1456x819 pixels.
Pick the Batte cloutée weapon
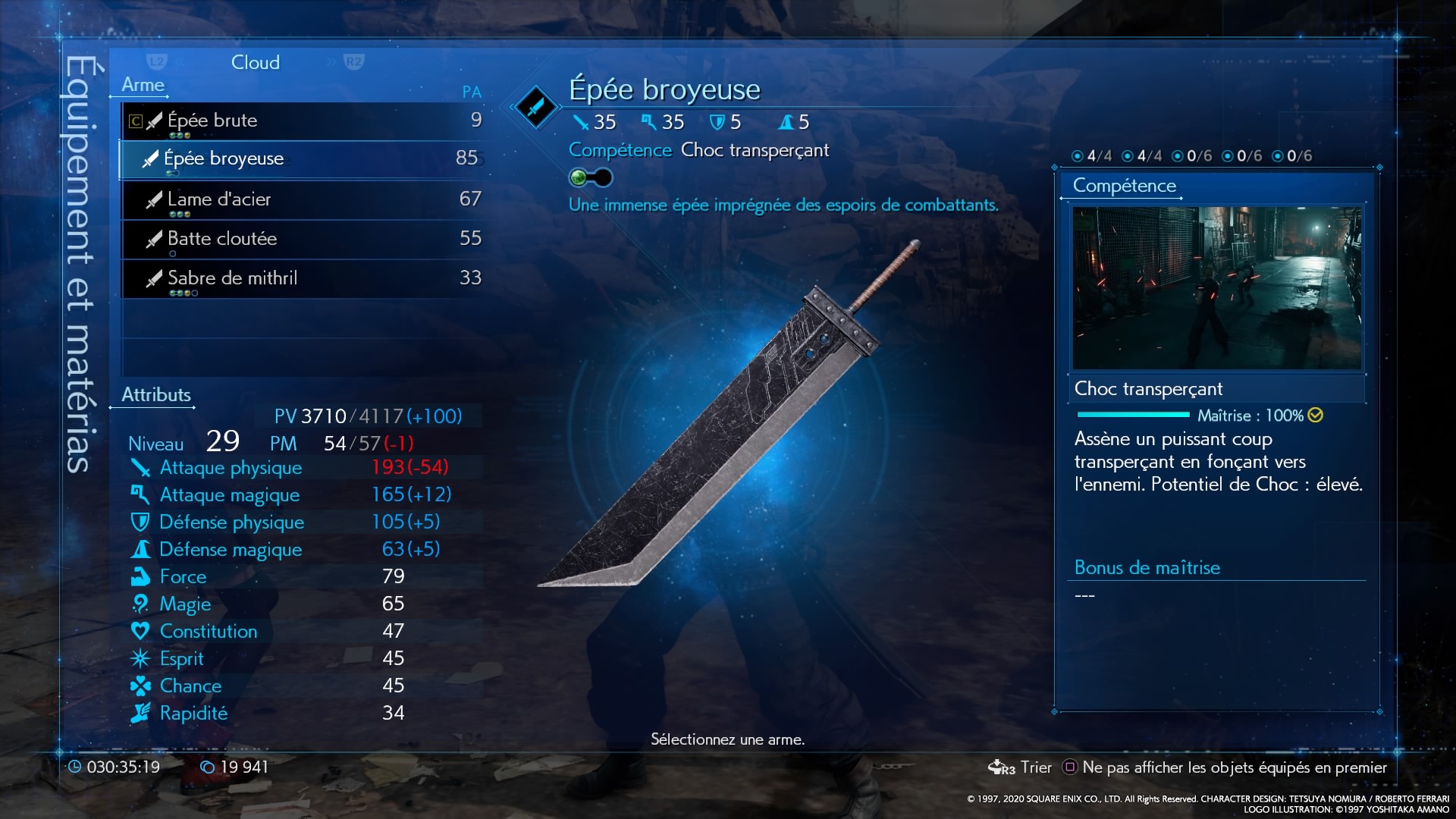(302, 240)
